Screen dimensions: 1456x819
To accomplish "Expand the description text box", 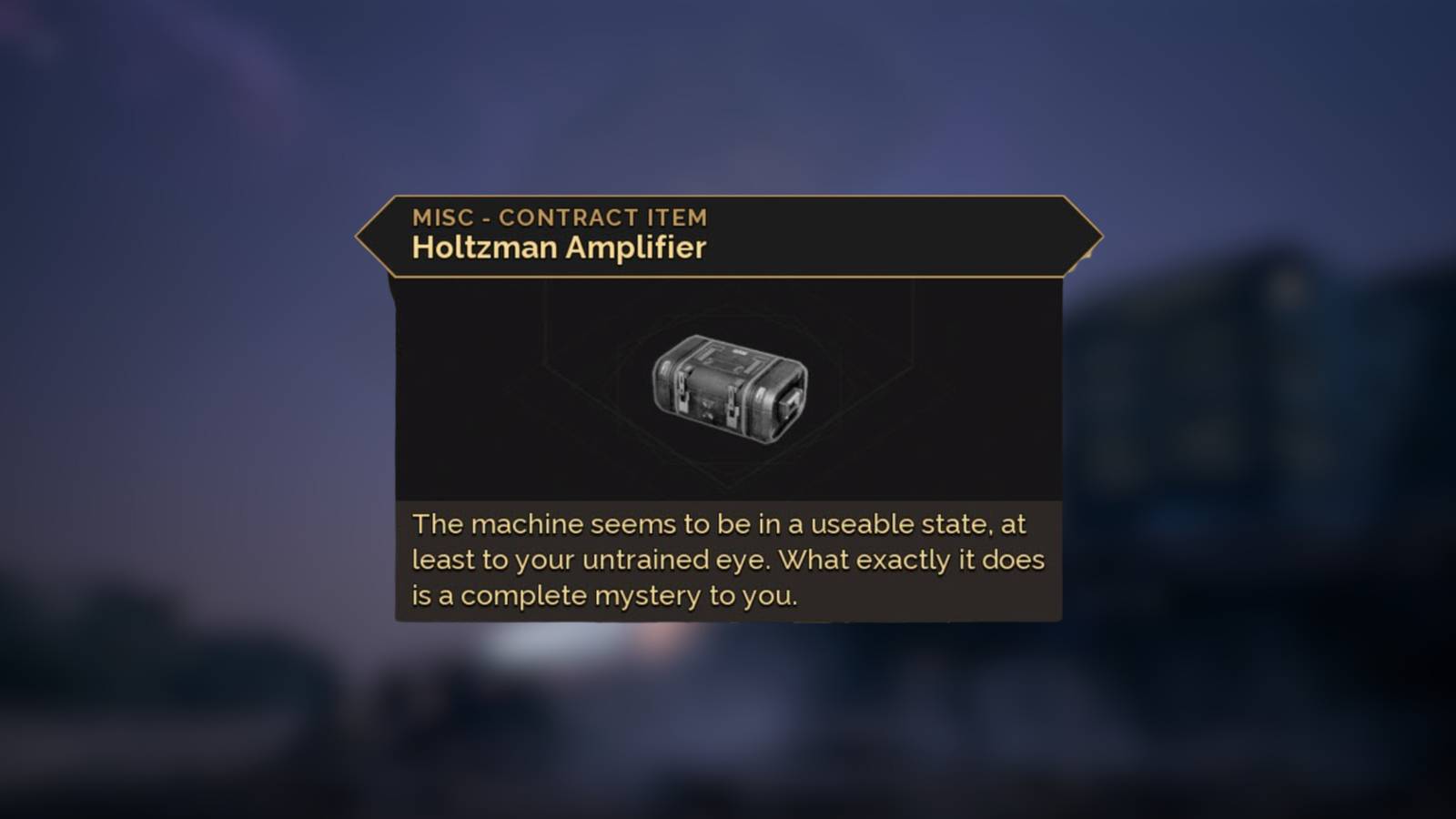I will click(728, 560).
